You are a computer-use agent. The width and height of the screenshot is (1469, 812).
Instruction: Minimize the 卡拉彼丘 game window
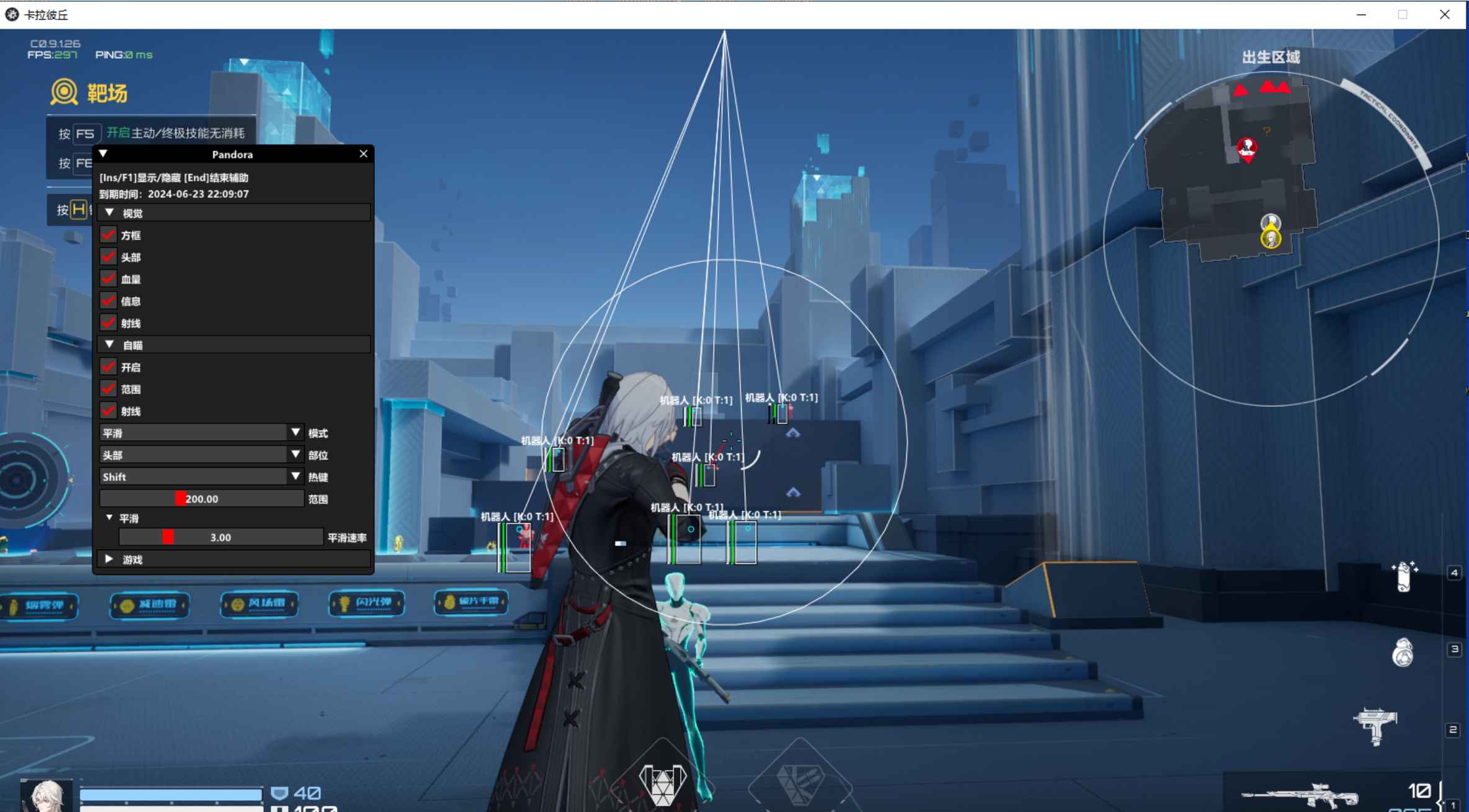[1361, 15]
